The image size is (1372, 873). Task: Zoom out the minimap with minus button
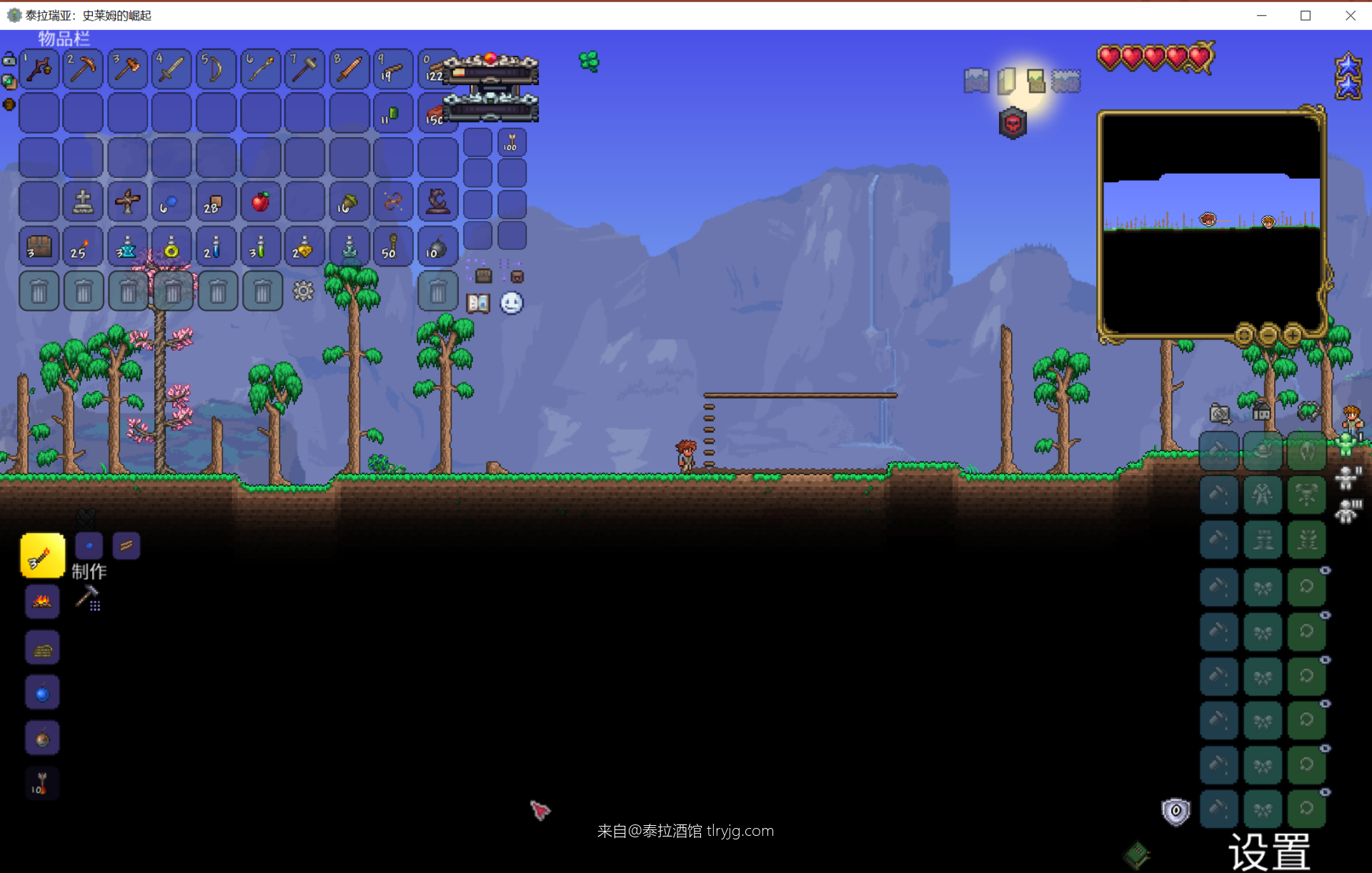tap(1268, 334)
